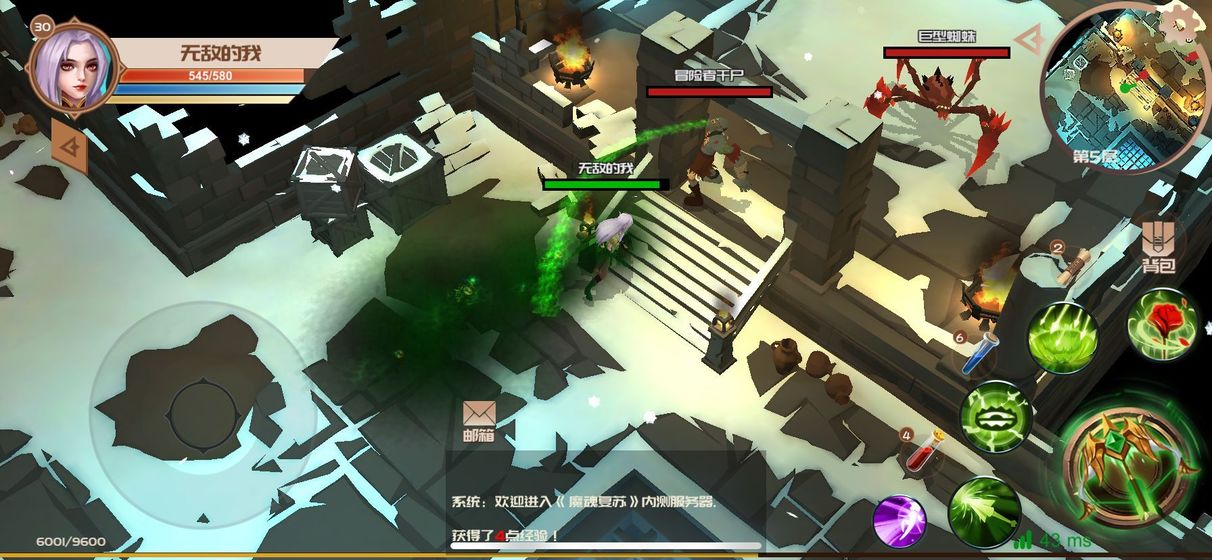Open the character portrait panel
The width and height of the screenshot is (1212, 560).
pyautogui.click(x=74, y=66)
